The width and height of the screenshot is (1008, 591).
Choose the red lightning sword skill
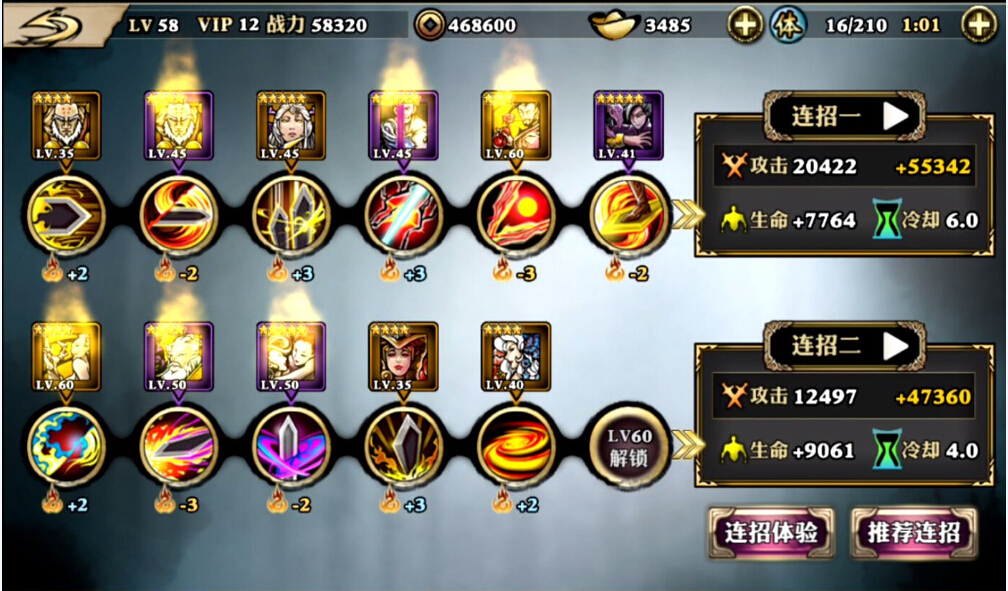coord(402,215)
